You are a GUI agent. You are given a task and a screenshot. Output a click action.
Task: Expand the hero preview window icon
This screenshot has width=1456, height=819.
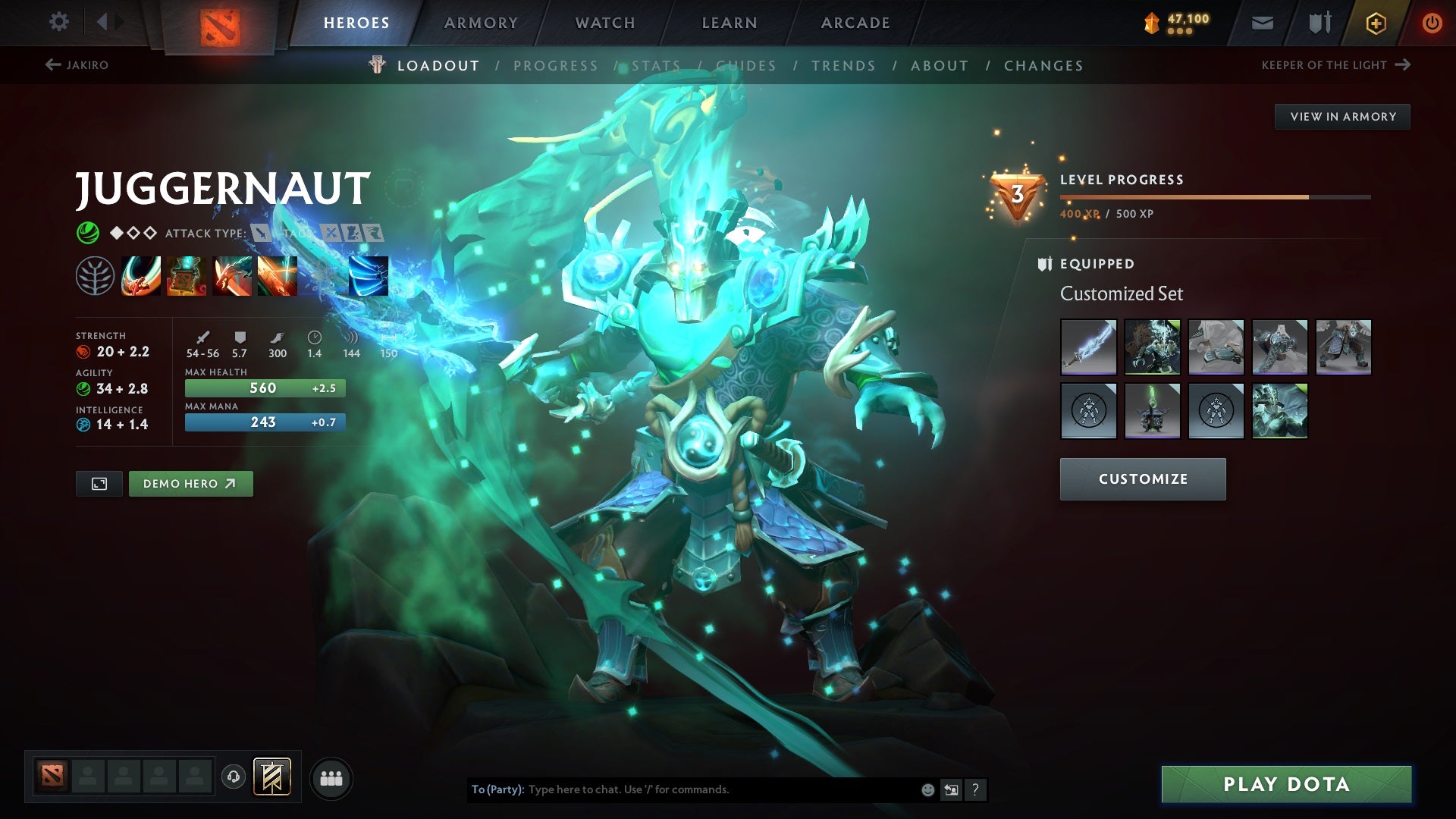pos(99,483)
